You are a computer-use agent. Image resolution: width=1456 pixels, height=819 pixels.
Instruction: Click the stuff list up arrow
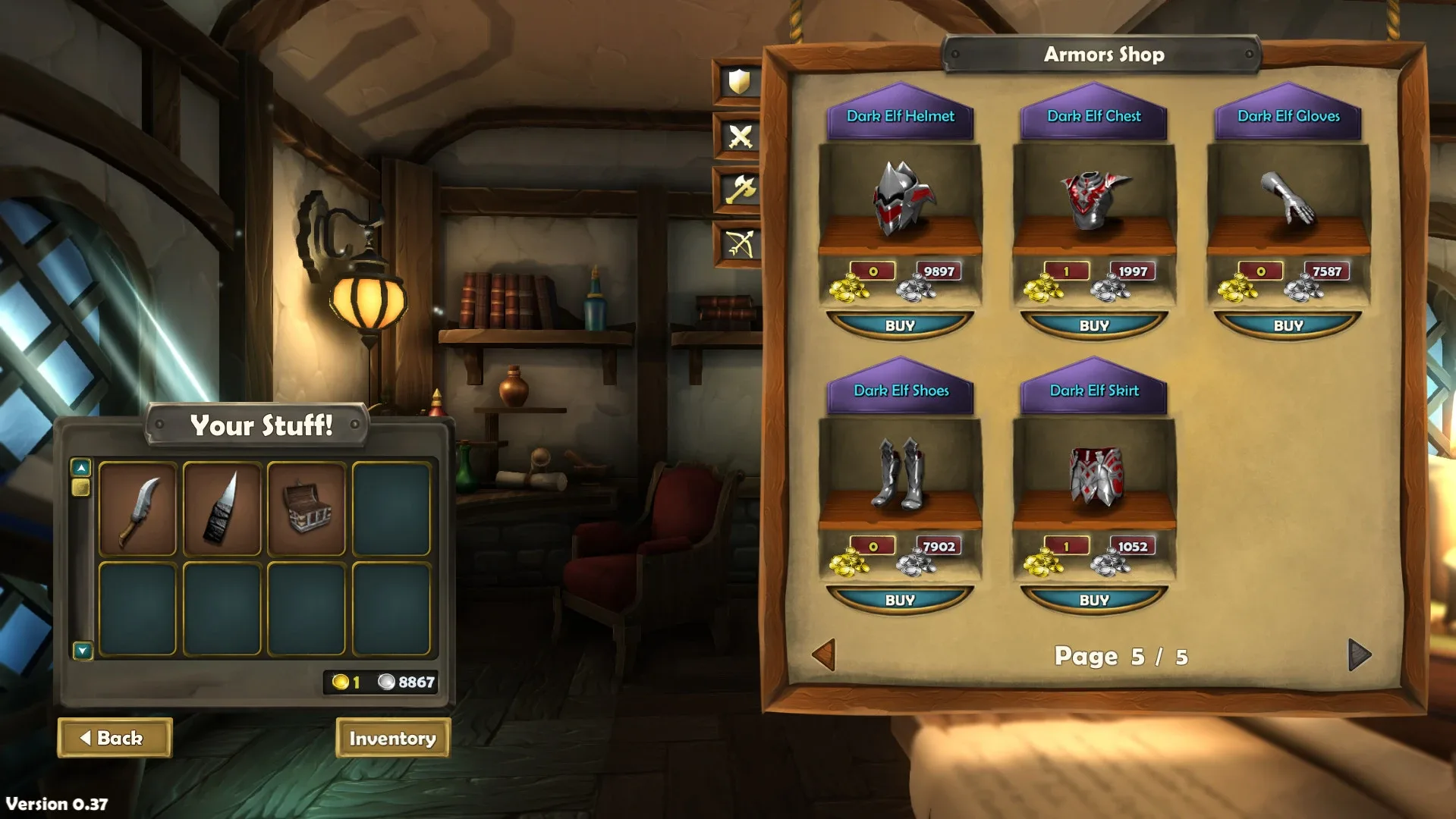coord(81,468)
